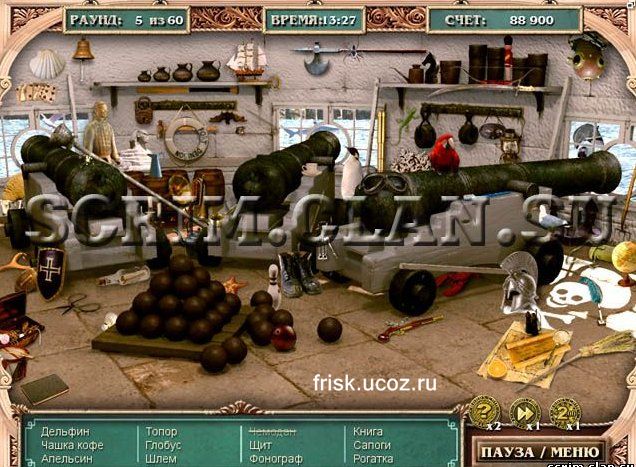Choose Книга from the word list
Screen dimensions: 636x467
(x=368, y=432)
